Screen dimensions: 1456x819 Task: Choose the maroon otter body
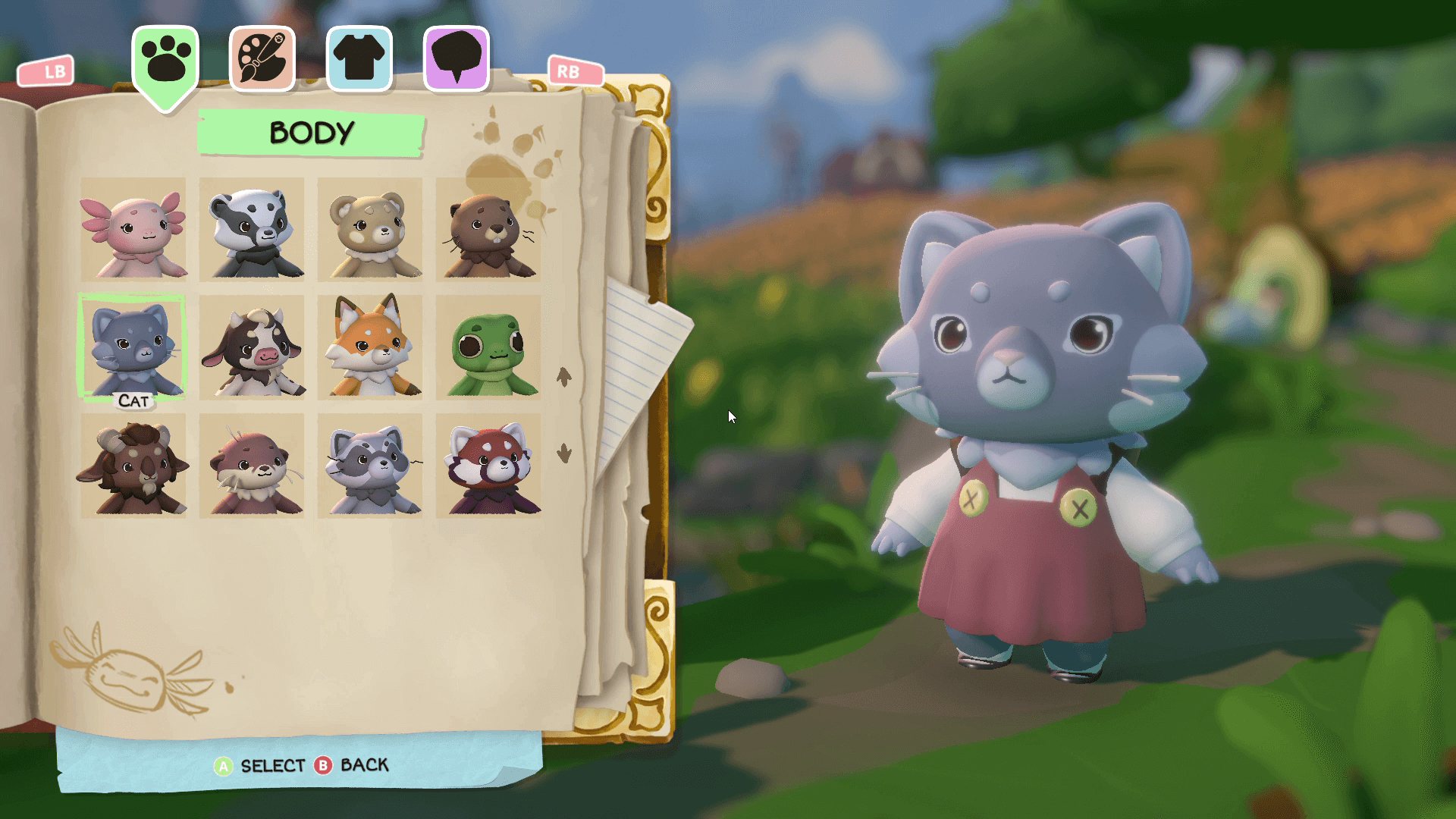click(x=252, y=466)
